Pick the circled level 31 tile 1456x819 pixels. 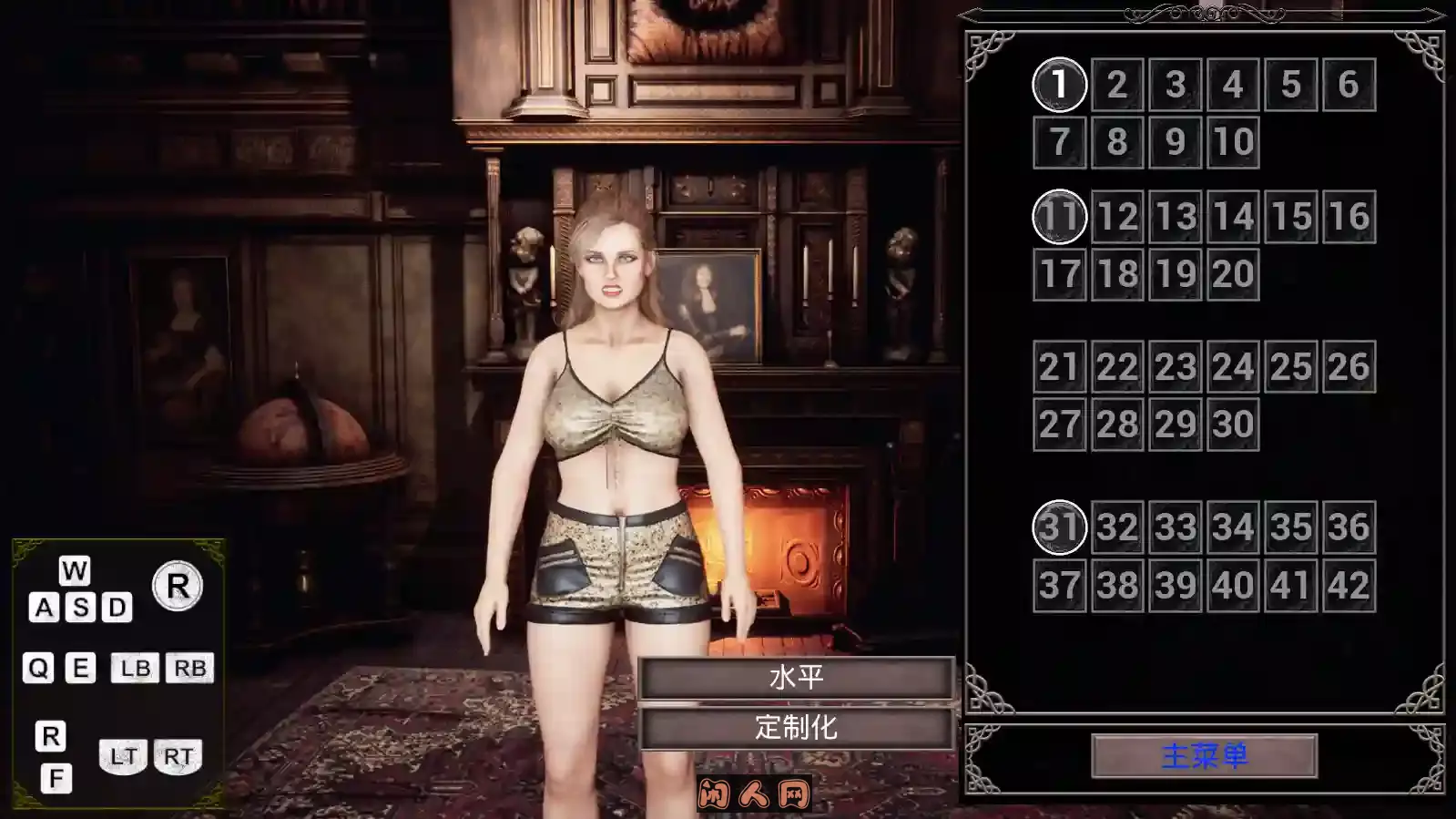tap(1059, 527)
